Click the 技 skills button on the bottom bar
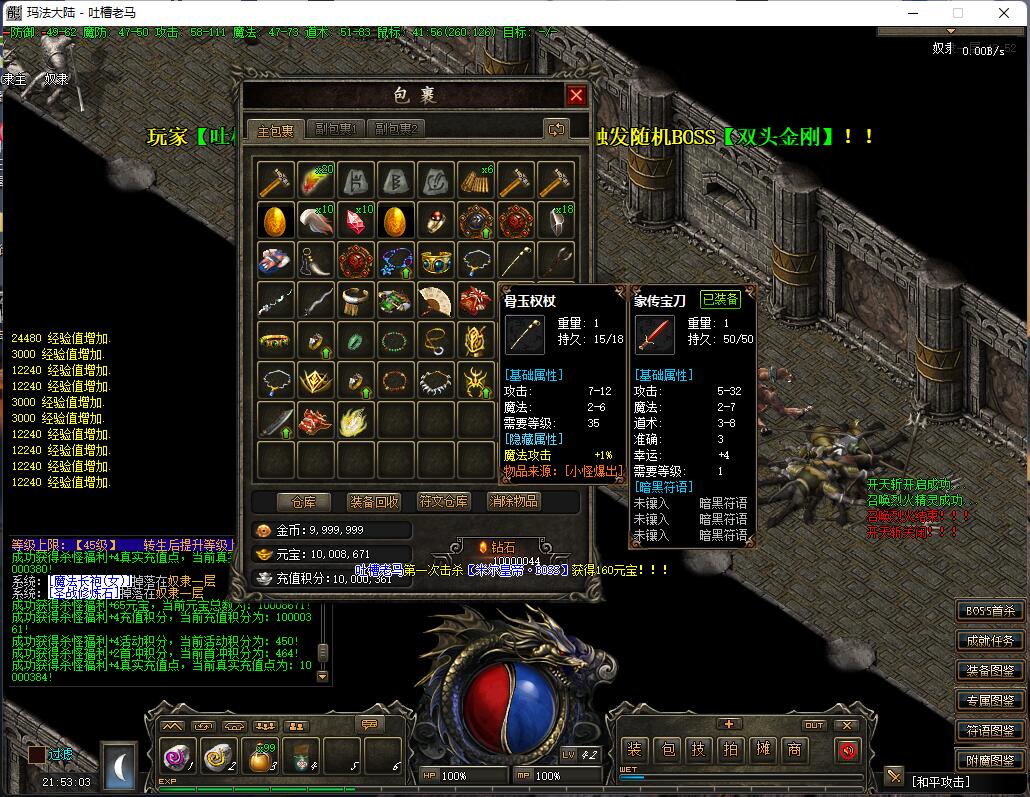 (700, 750)
